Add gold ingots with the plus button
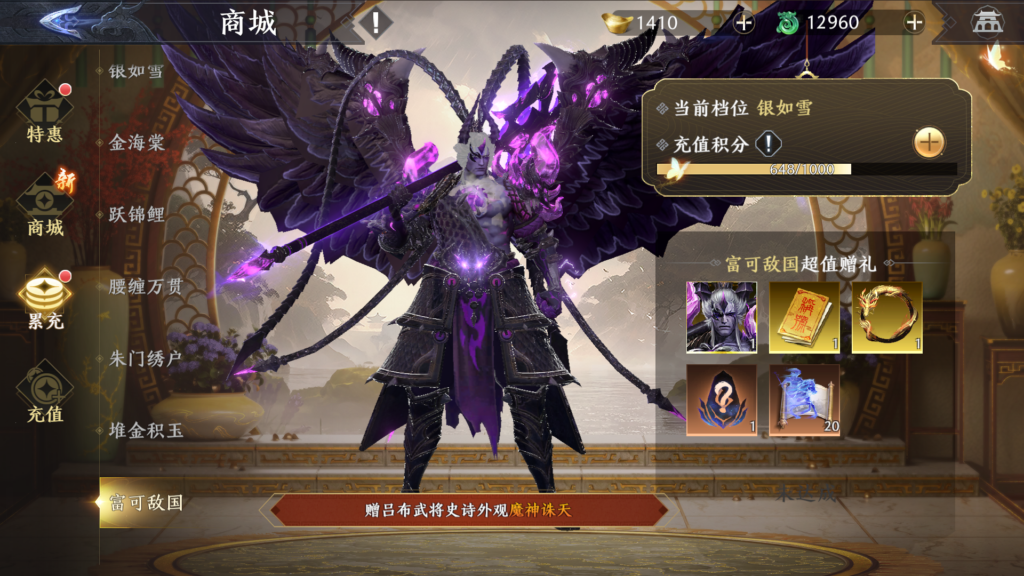This screenshot has height=576, width=1024. coord(744,23)
